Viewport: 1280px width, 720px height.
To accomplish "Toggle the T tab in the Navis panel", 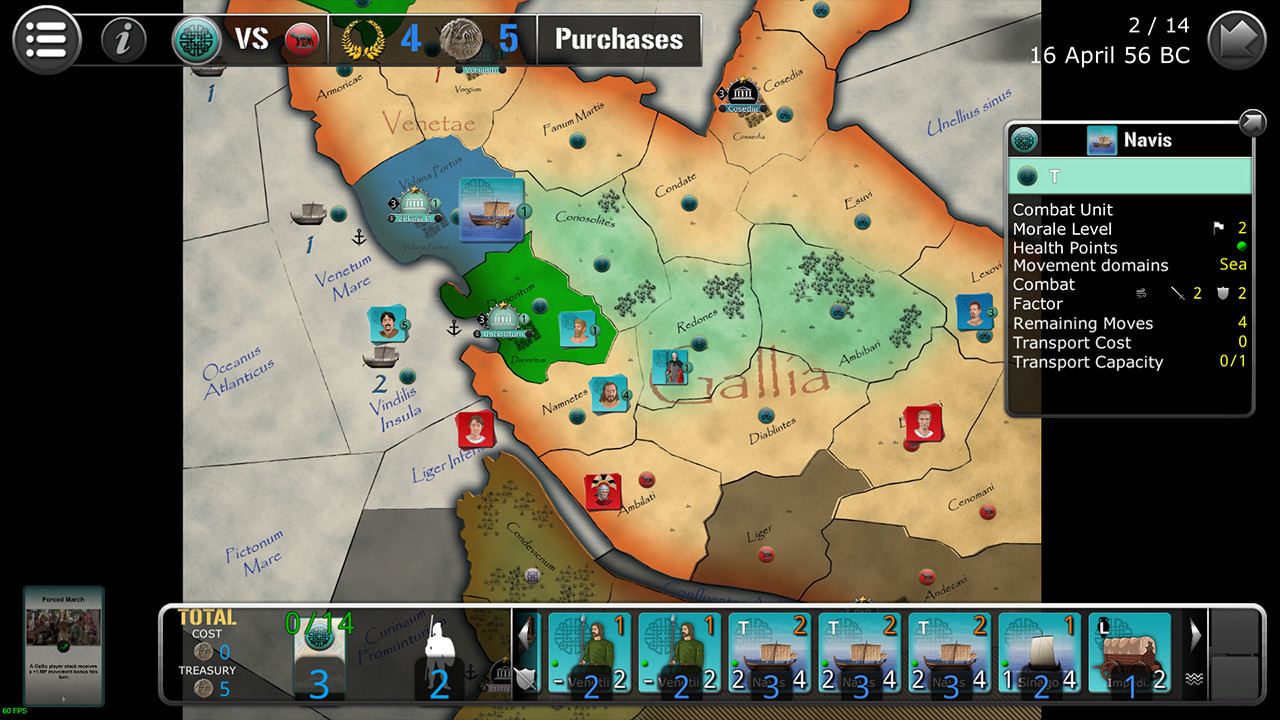I will click(1130, 177).
